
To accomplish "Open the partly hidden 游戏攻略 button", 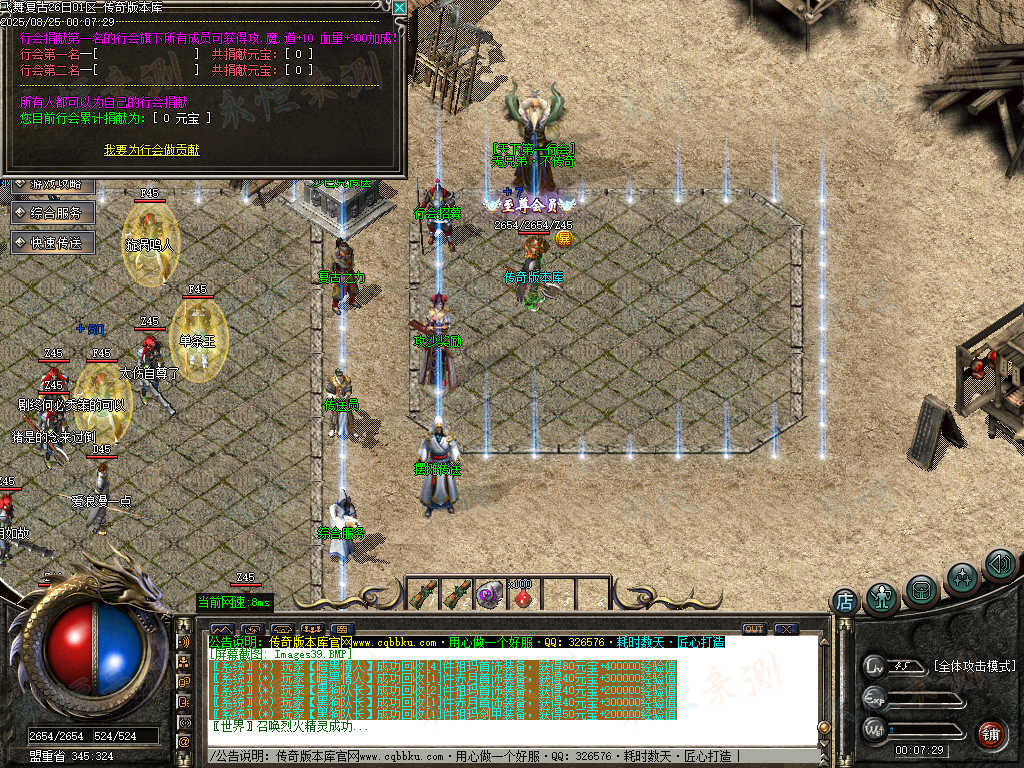I will point(53,184).
